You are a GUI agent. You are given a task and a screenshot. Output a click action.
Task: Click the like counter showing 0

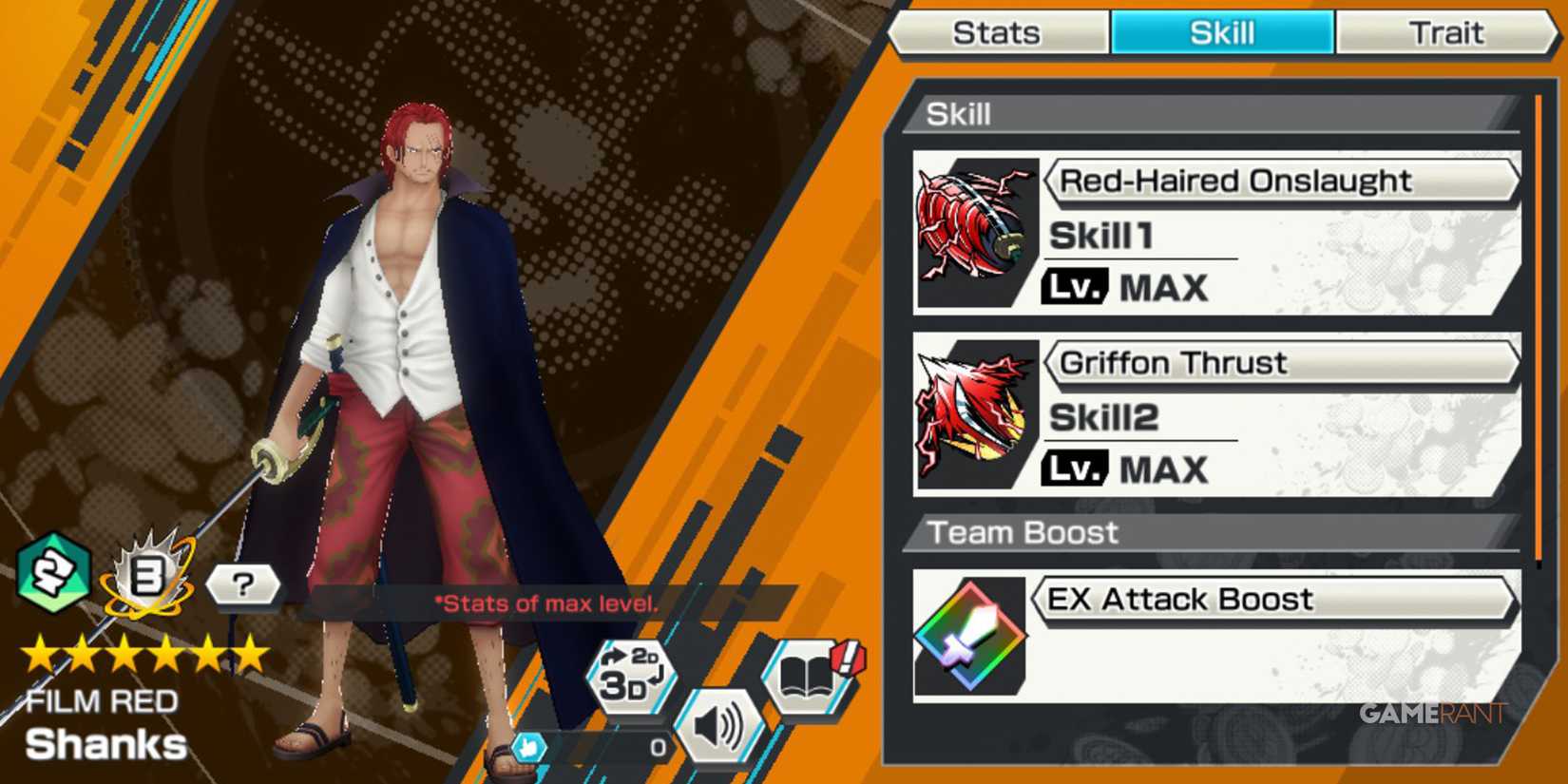tap(656, 748)
